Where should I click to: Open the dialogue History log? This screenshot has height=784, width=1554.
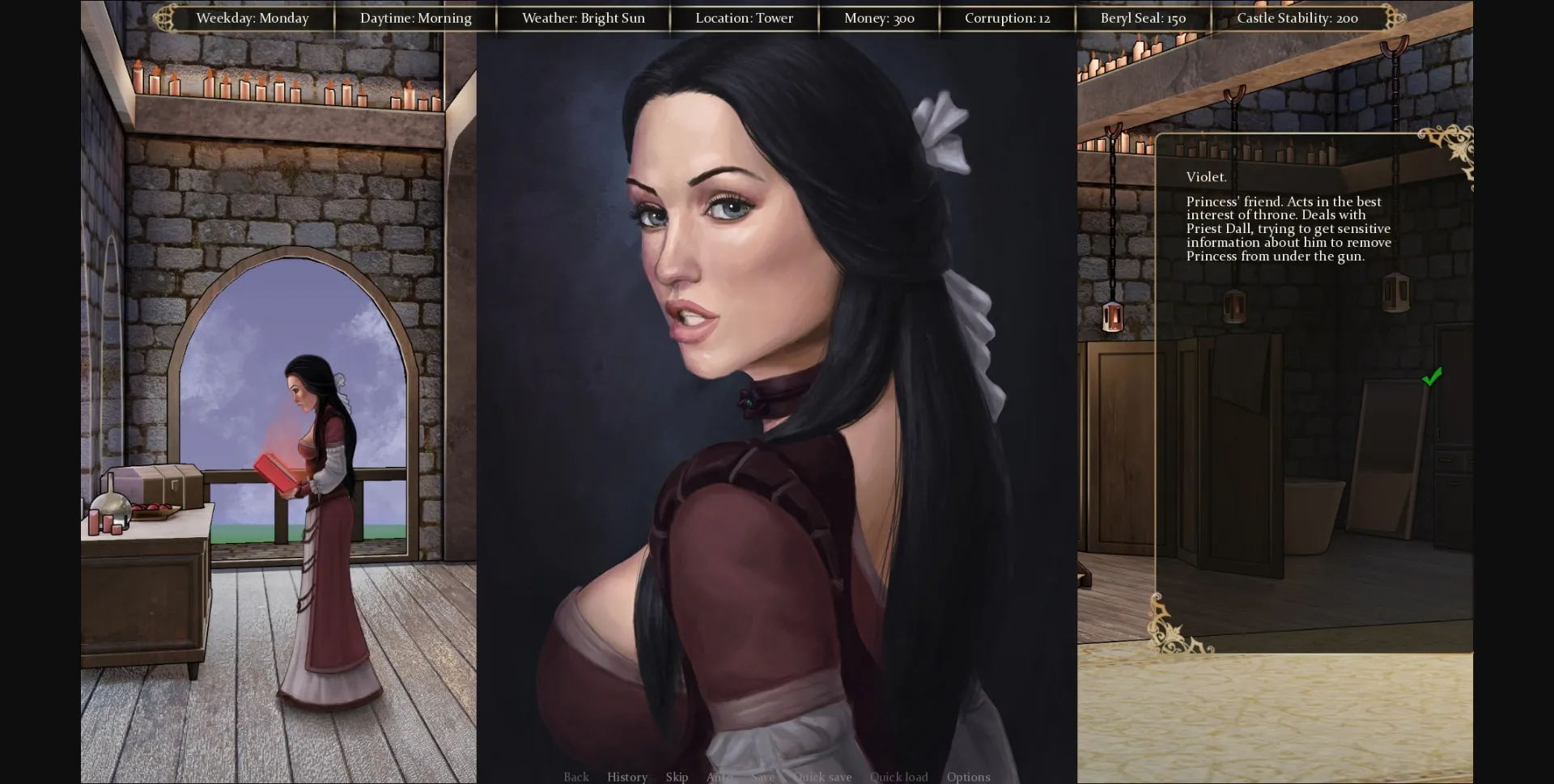[626, 776]
